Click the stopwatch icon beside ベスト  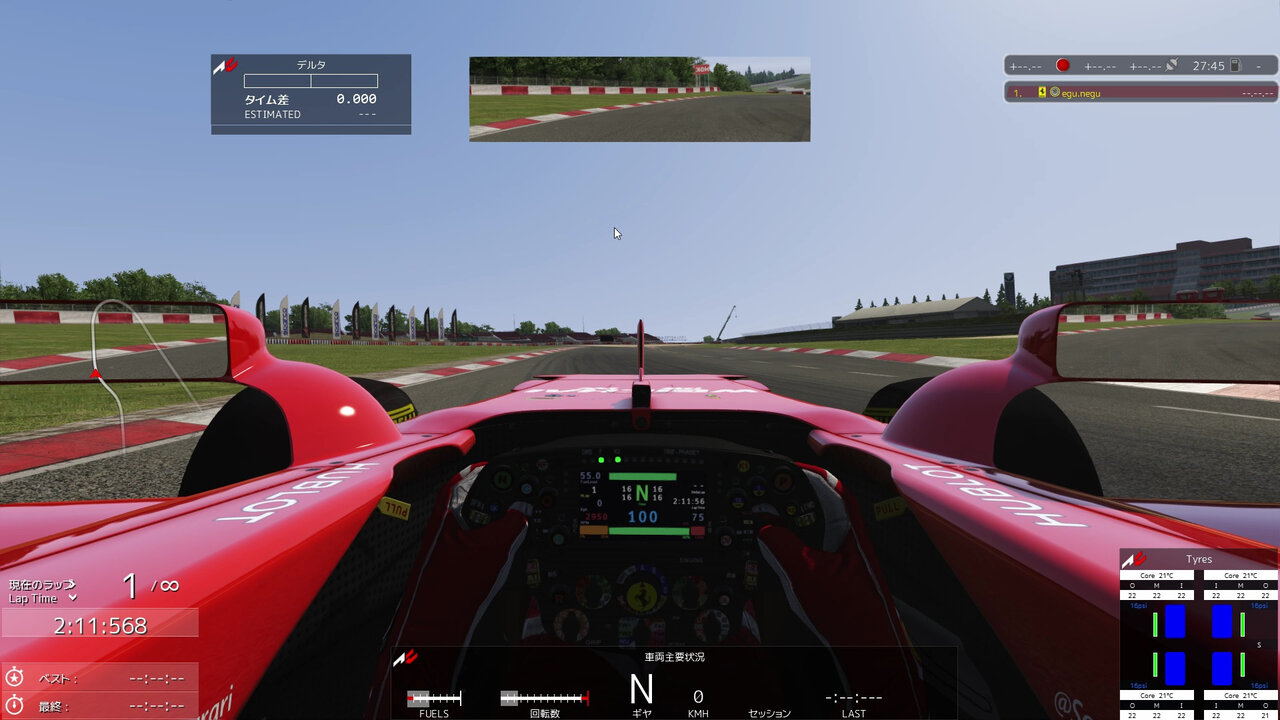(15, 677)
